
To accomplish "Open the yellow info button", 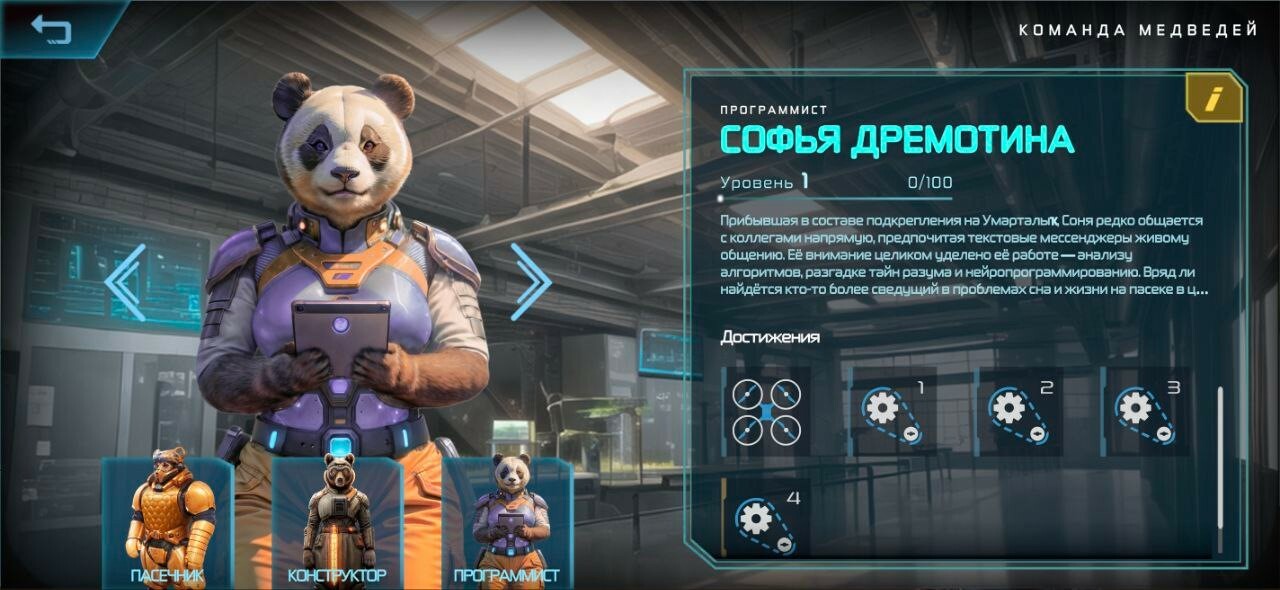I will [x=1213, y=99].
